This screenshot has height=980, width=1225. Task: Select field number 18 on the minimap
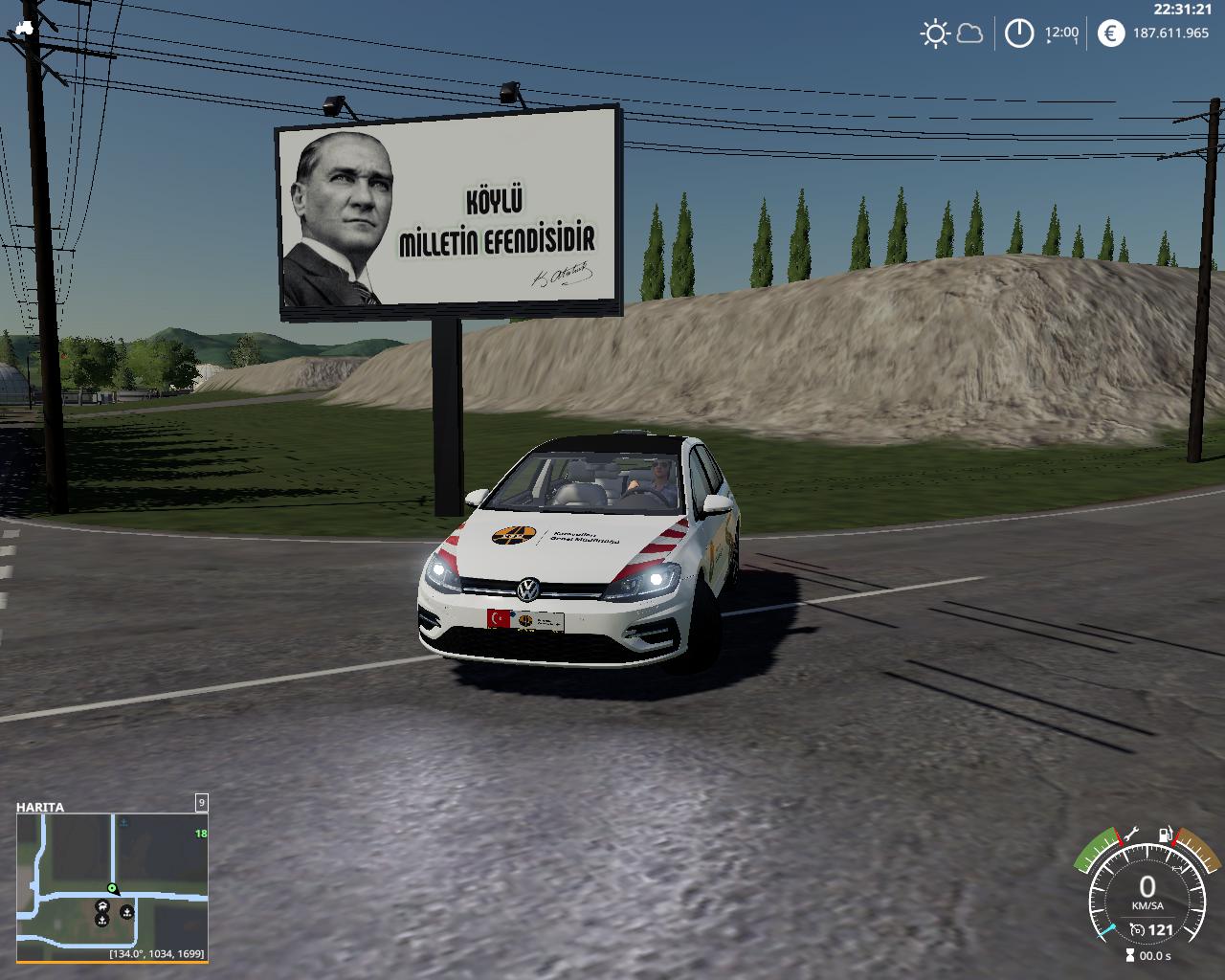click(x=201, y=834)
